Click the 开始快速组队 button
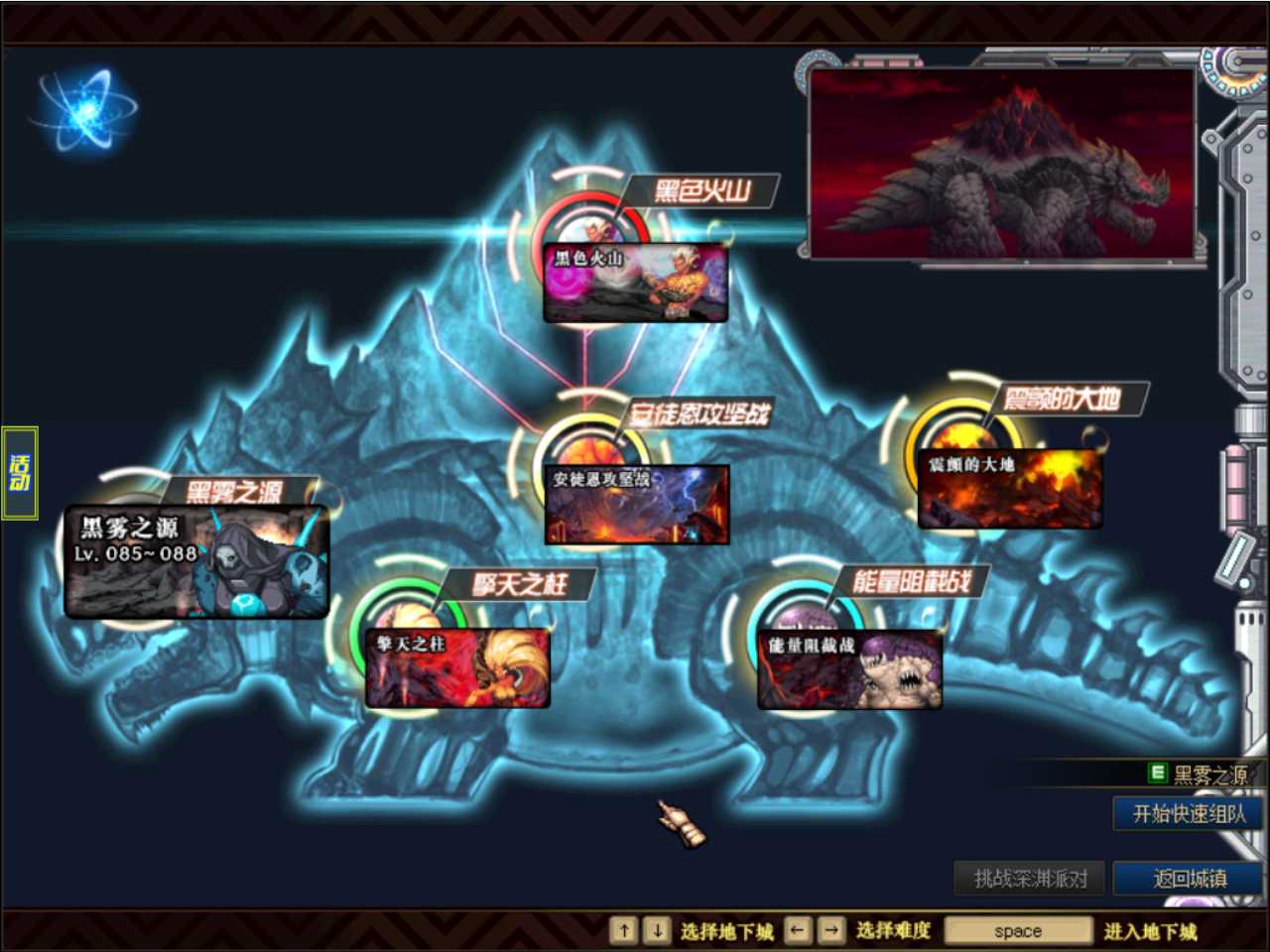 pos(1188,814)
